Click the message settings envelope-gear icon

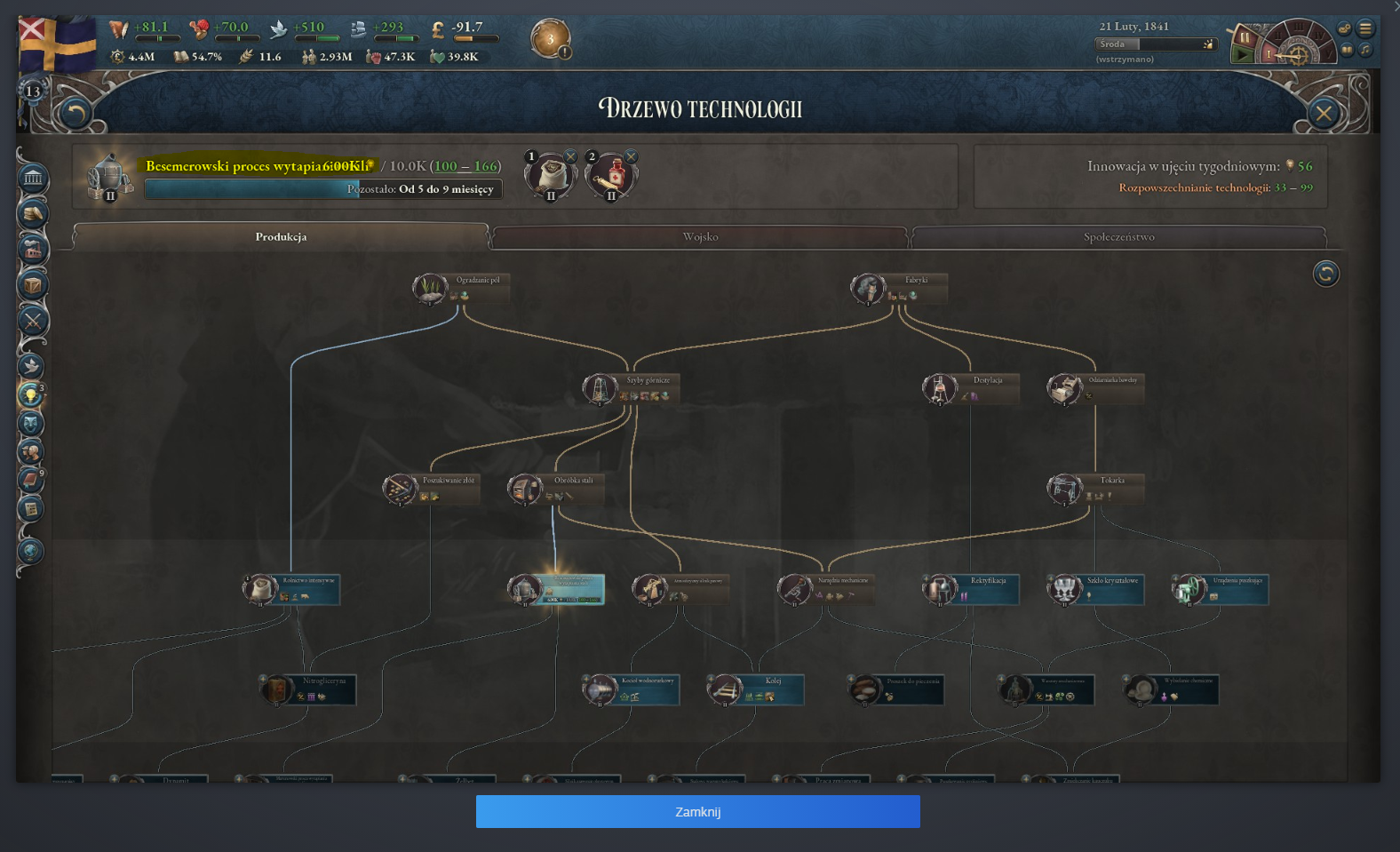click(x=1344, y=28)
